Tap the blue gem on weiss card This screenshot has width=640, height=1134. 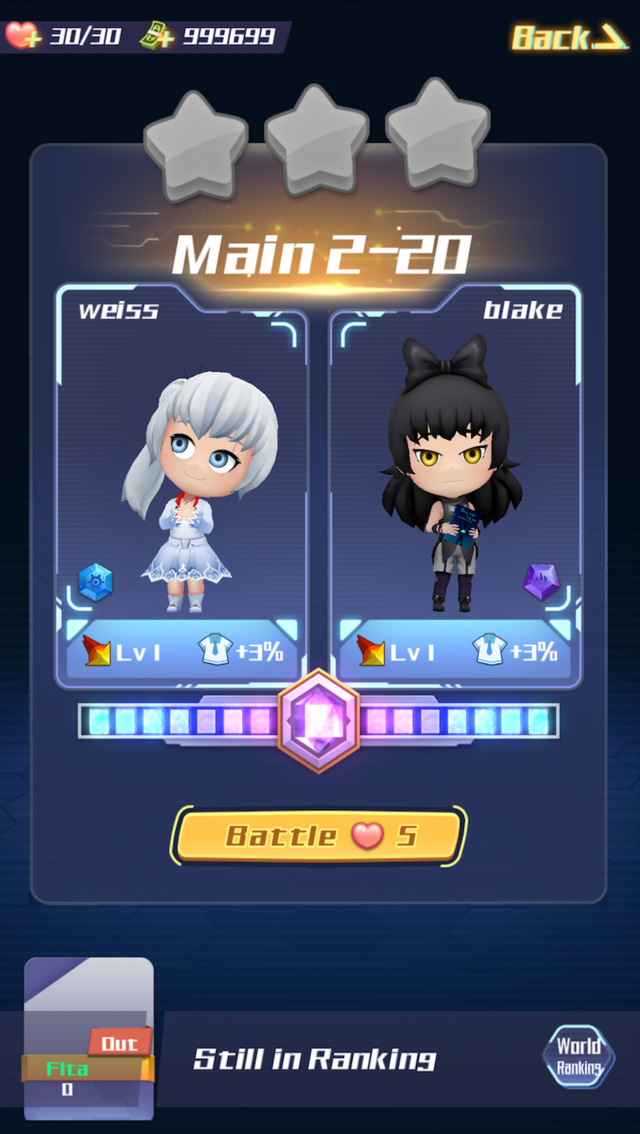[x=96, y=582]
